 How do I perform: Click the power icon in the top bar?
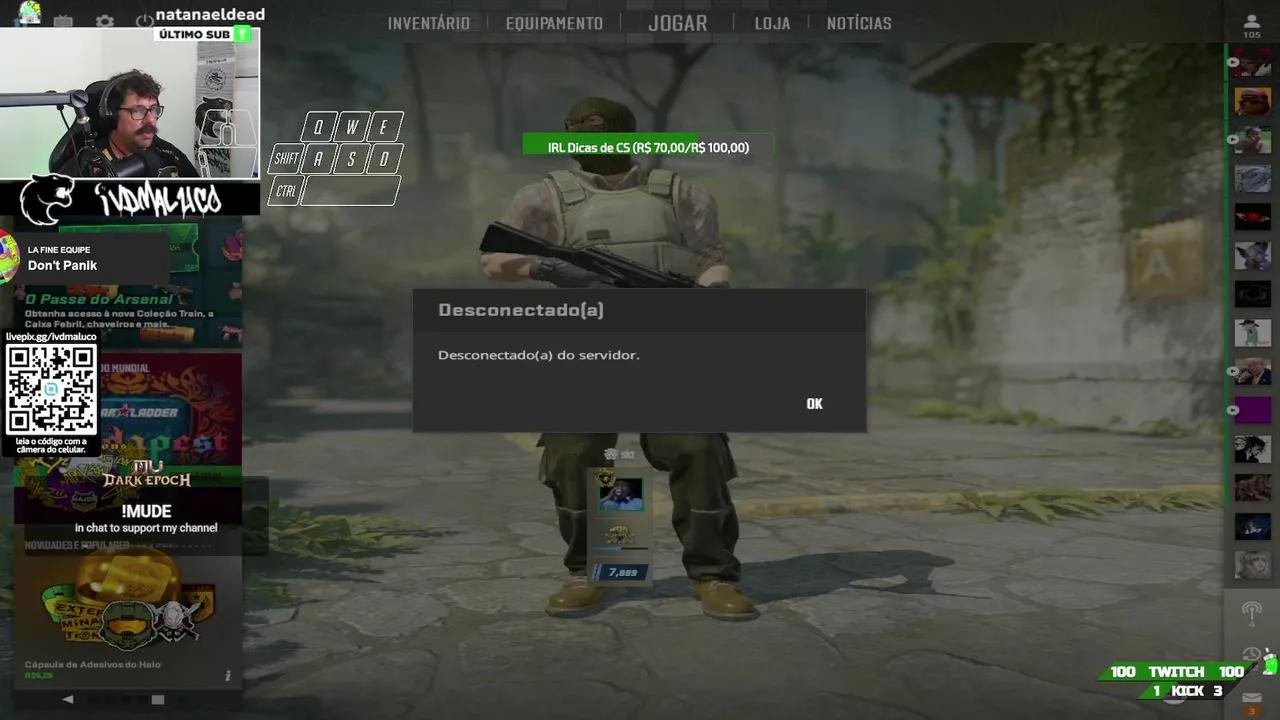coord(144,21)
